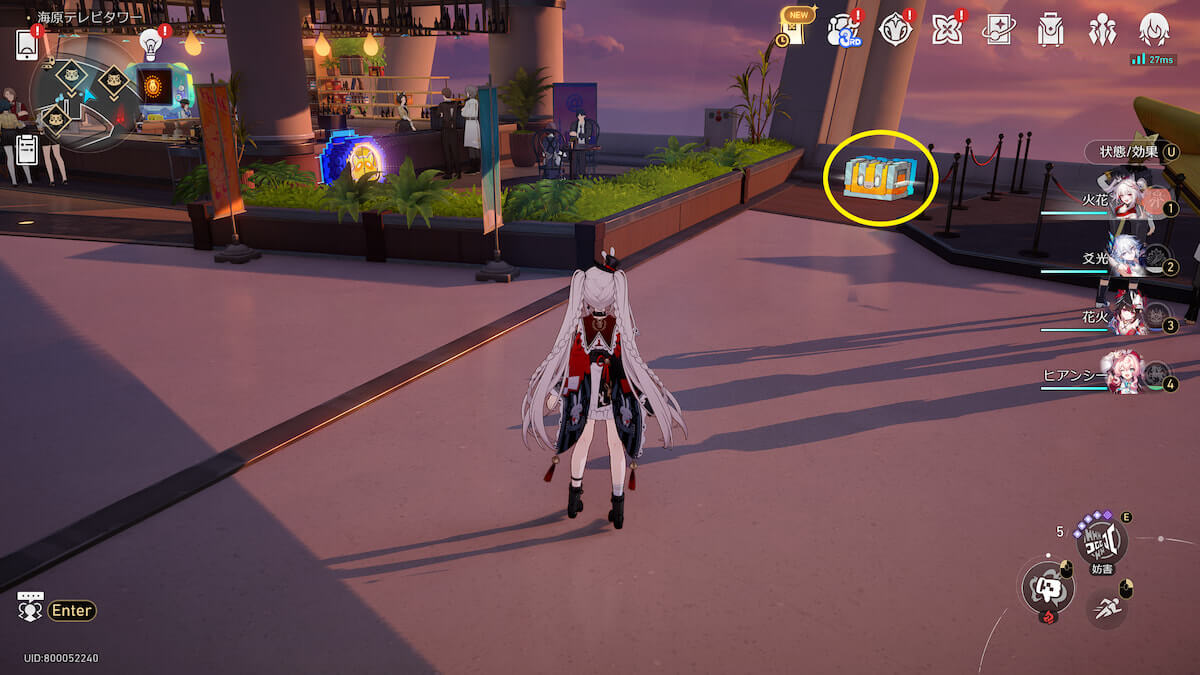The image size is (1200, 675).
Task: Open the suitcase inventory icon
Action: (1050, 30)
